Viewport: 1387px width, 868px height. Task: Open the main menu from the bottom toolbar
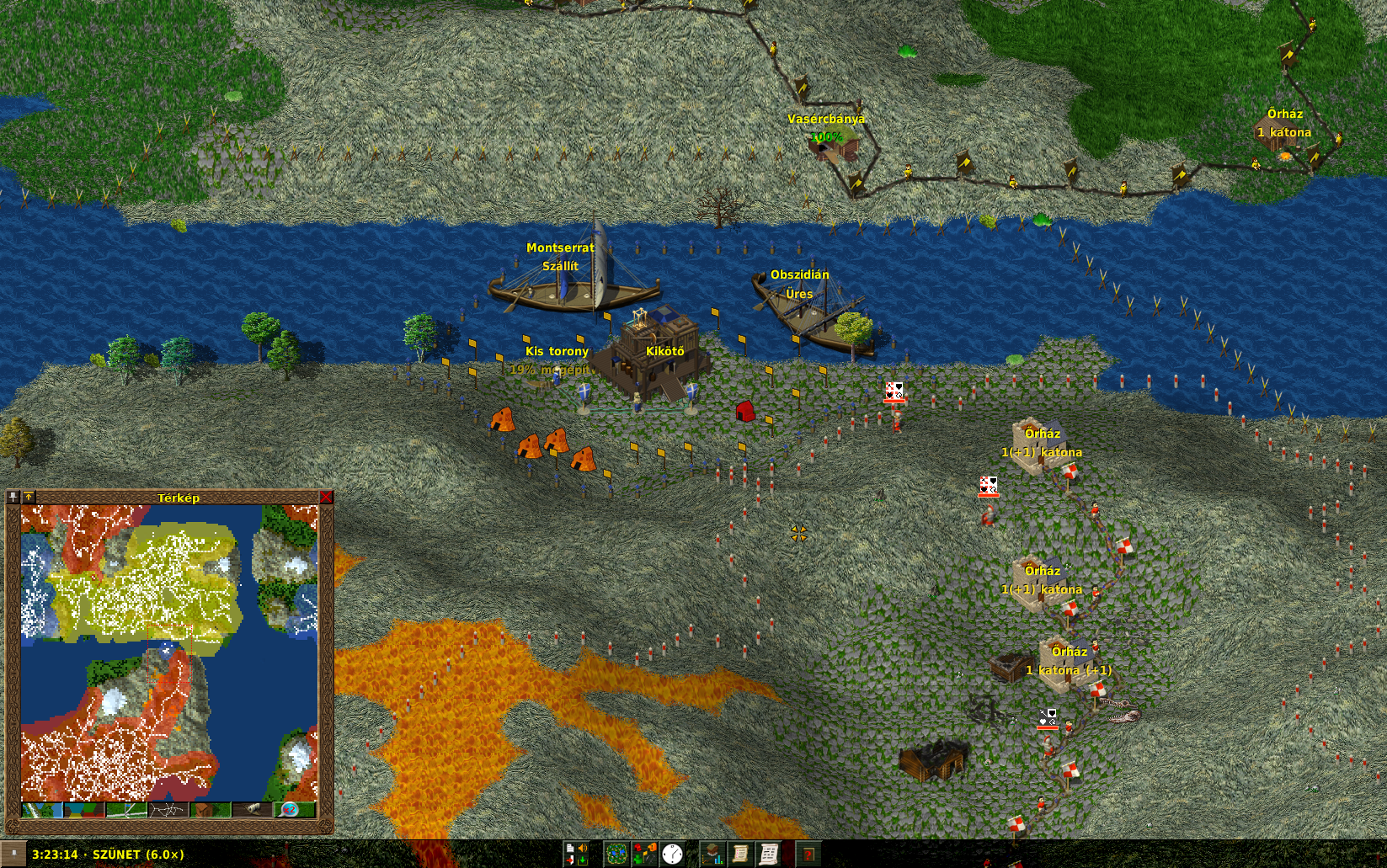[x=576, y=854]
